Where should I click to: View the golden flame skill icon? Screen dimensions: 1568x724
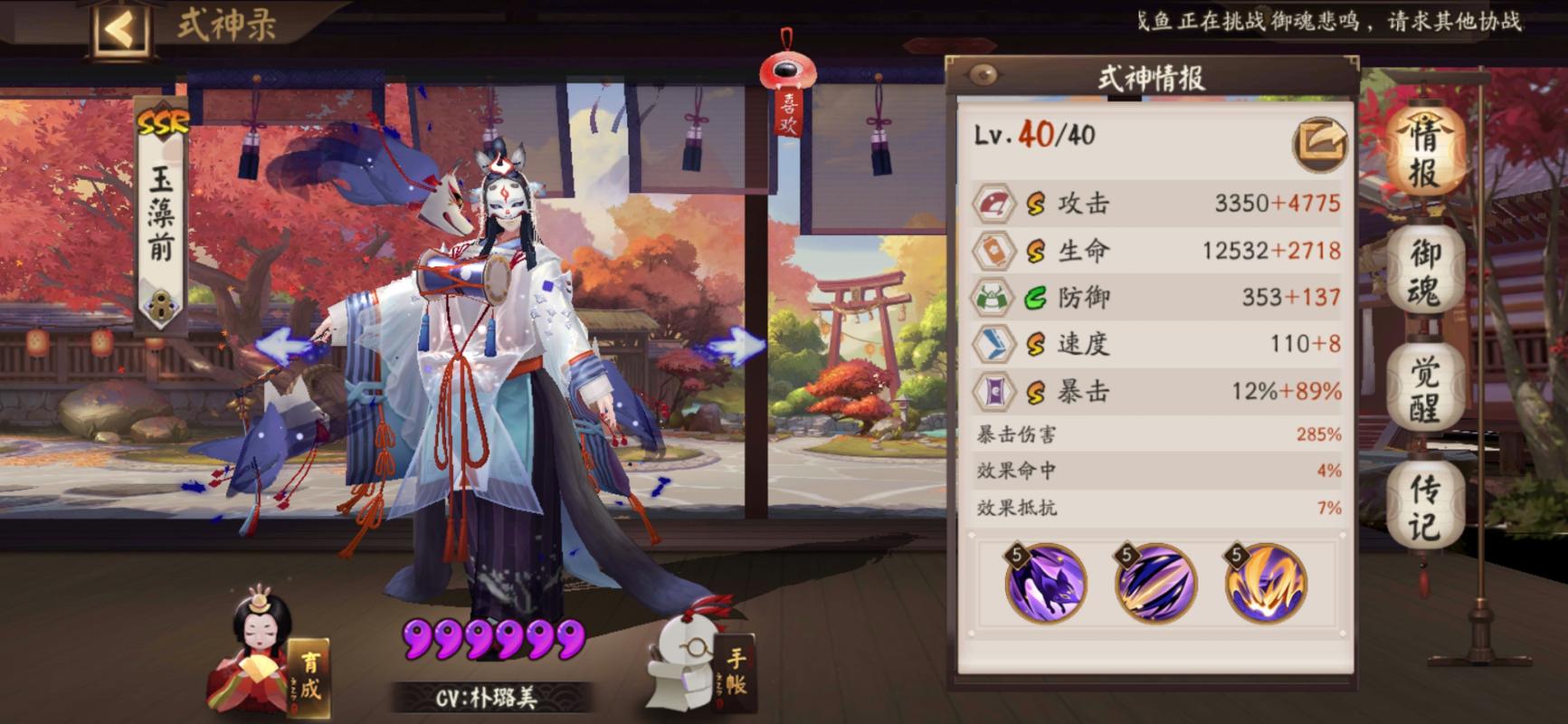[1265, 584]
